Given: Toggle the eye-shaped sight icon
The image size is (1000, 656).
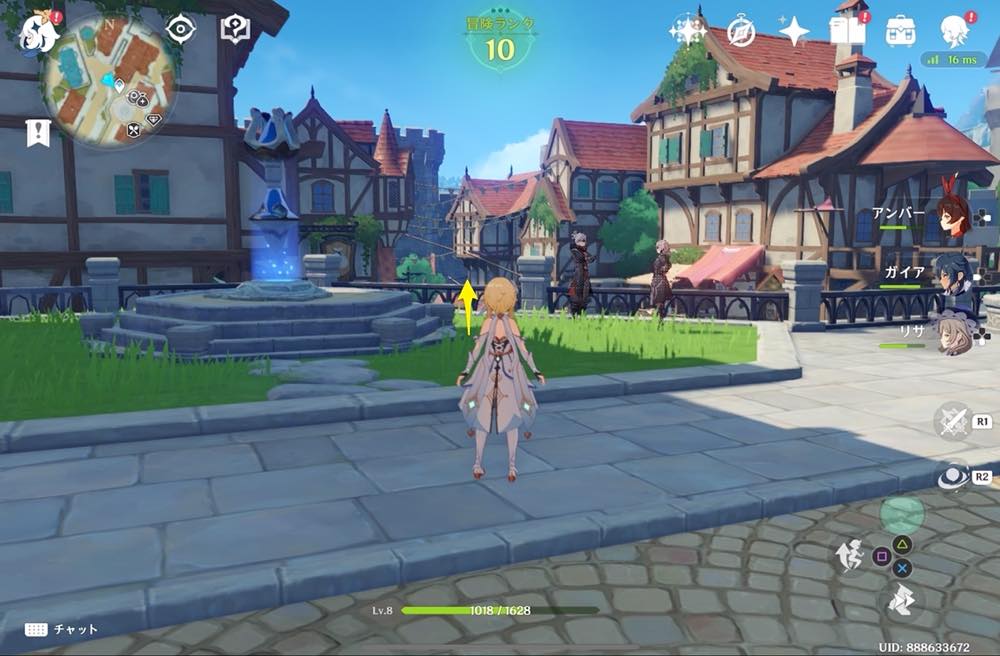Looking at the screenshot, I should point(180,29).
